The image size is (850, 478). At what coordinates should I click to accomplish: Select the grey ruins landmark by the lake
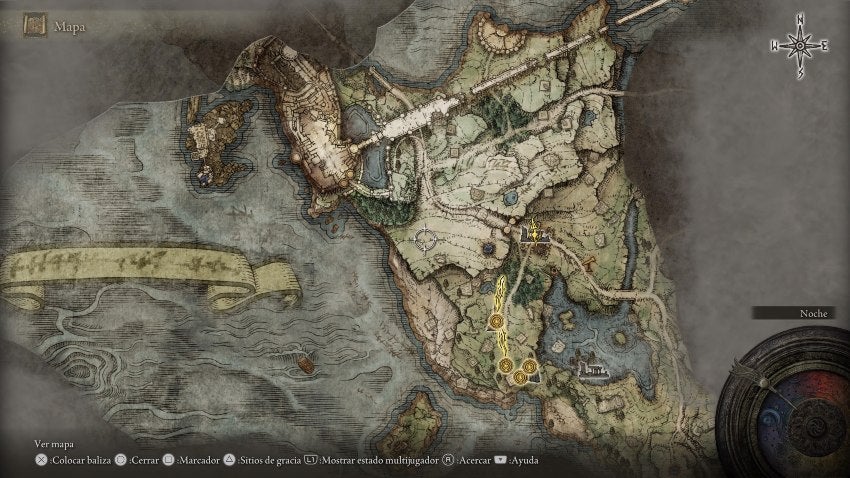point(594,372)
